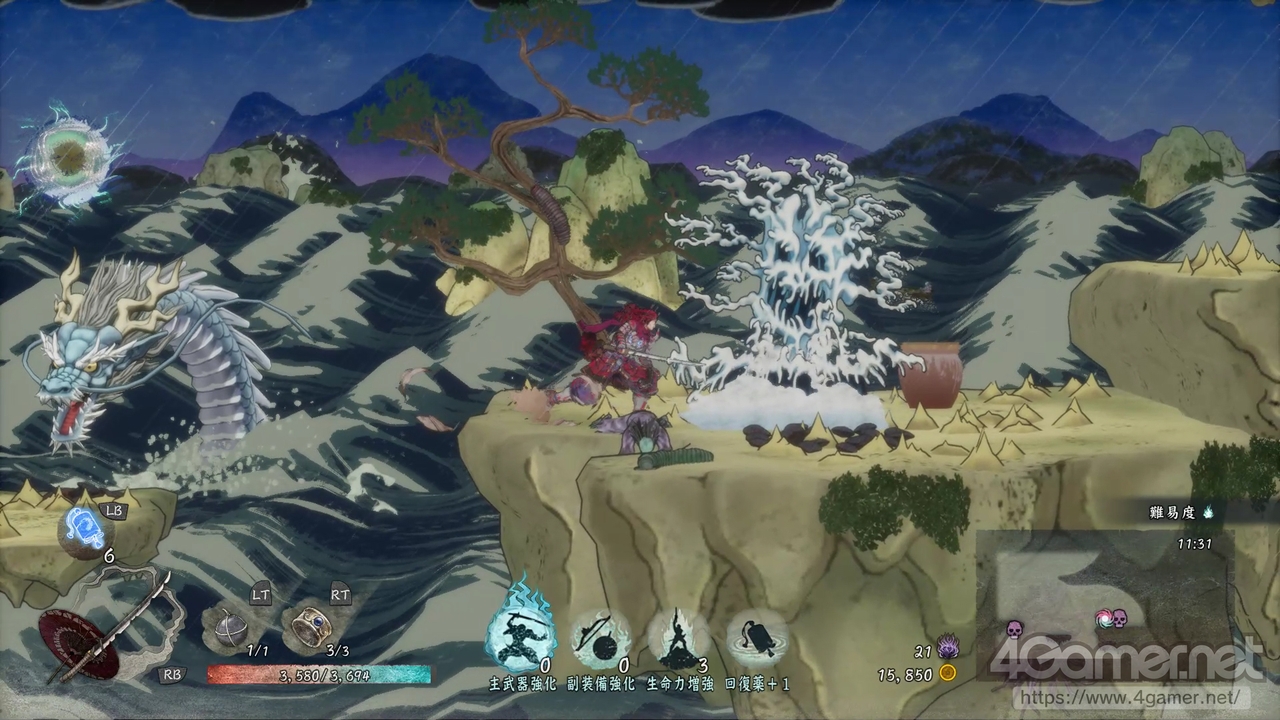Click the swirling player marker on minimap

[x=1104, y=618]
